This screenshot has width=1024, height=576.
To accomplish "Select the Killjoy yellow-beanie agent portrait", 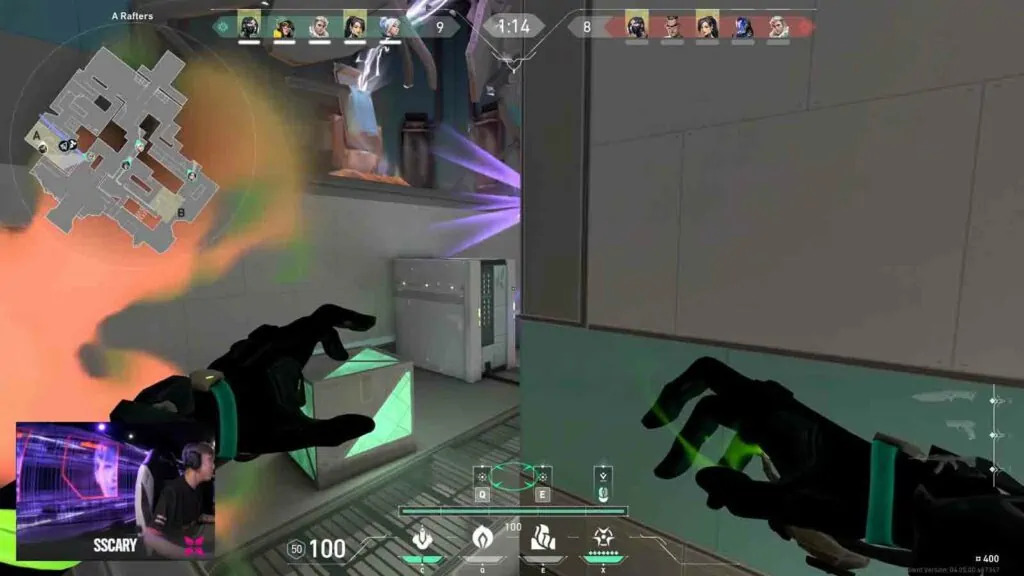I will pos(285,27).
